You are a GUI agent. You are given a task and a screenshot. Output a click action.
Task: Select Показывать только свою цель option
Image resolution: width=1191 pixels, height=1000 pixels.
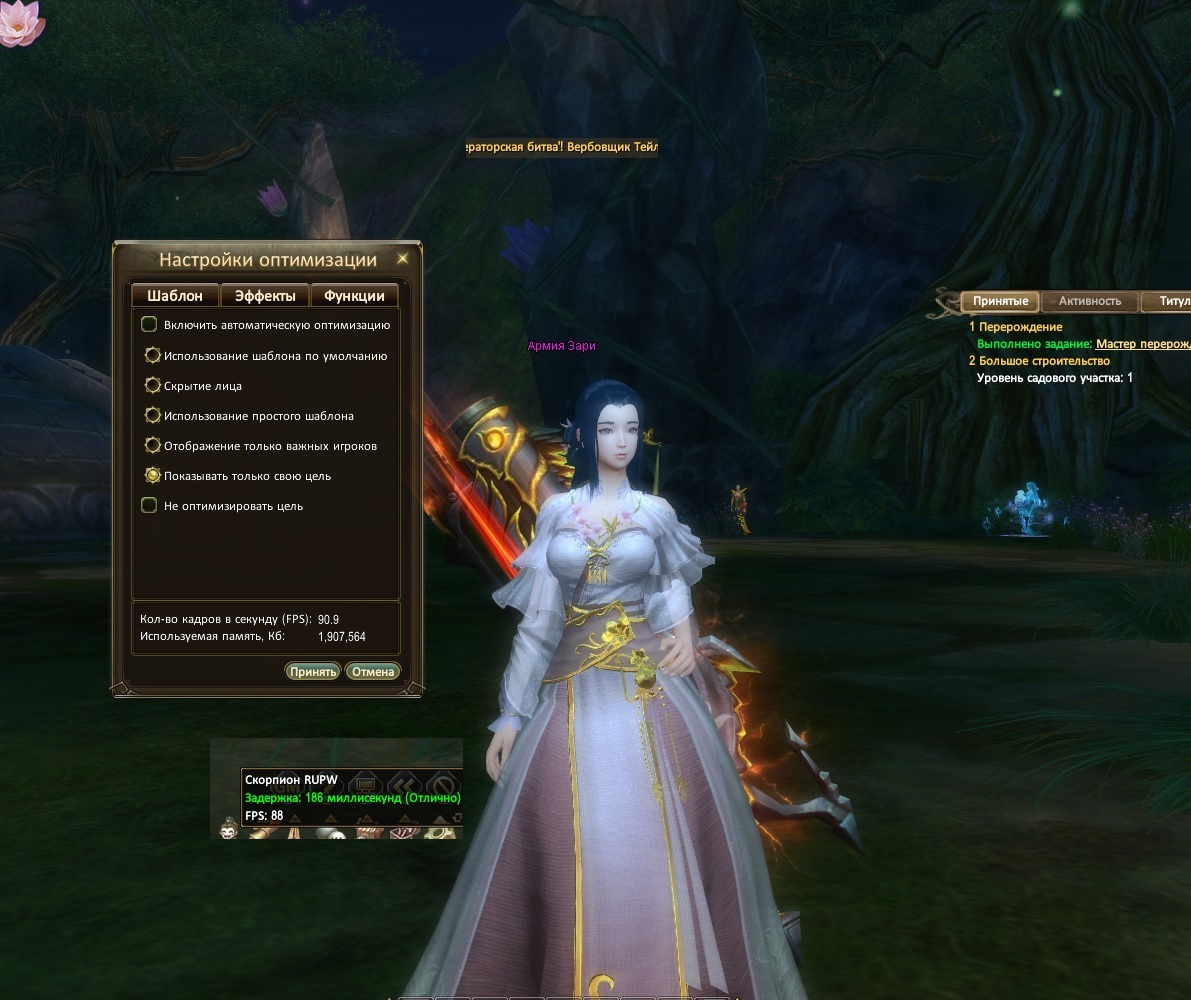(x=152, y=475)
